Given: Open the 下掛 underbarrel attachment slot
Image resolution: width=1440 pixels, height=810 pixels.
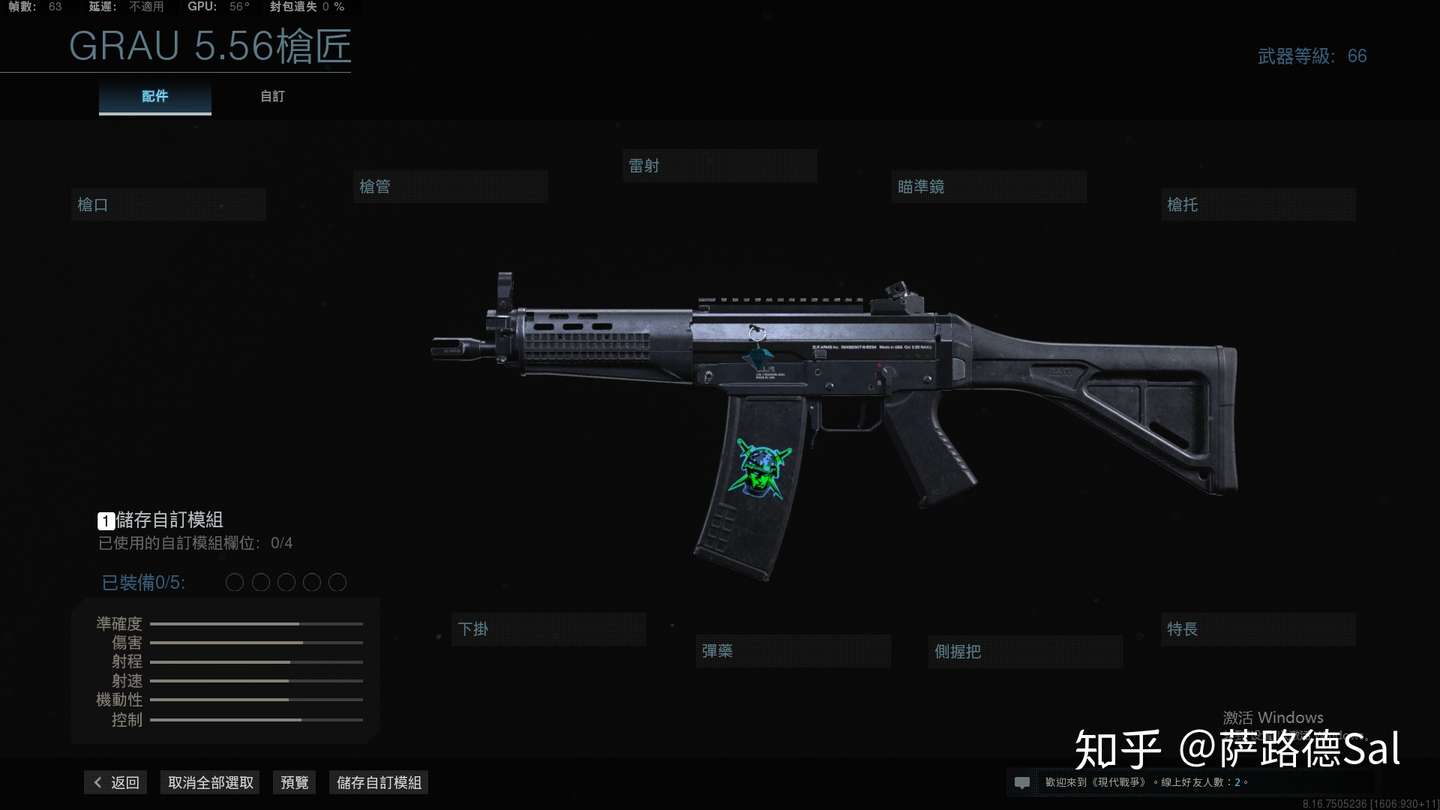Looking at the screenshot, I should pos(548,629).
